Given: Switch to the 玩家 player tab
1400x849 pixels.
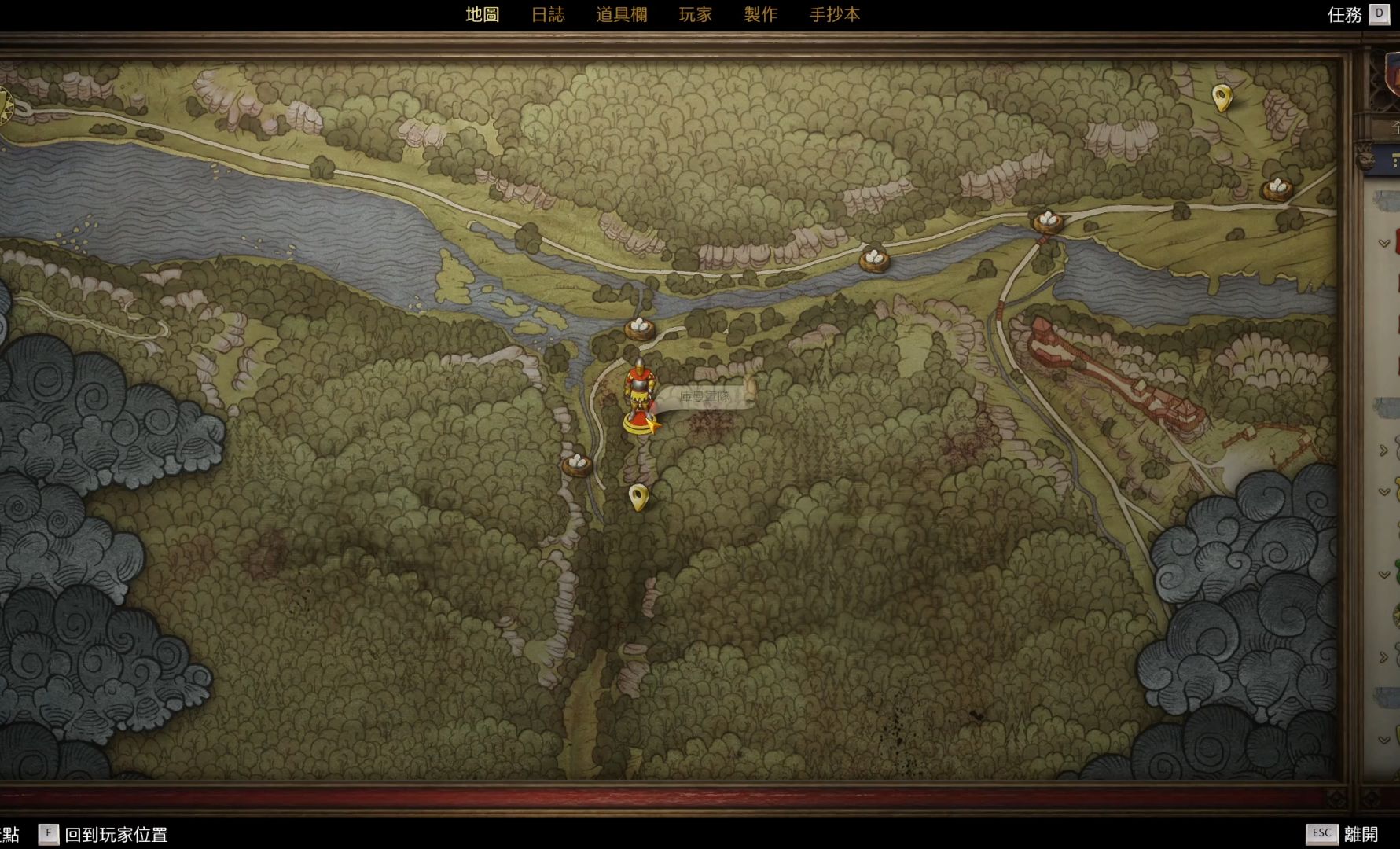Looking at the screenshot, I should [x=695, y=14].
